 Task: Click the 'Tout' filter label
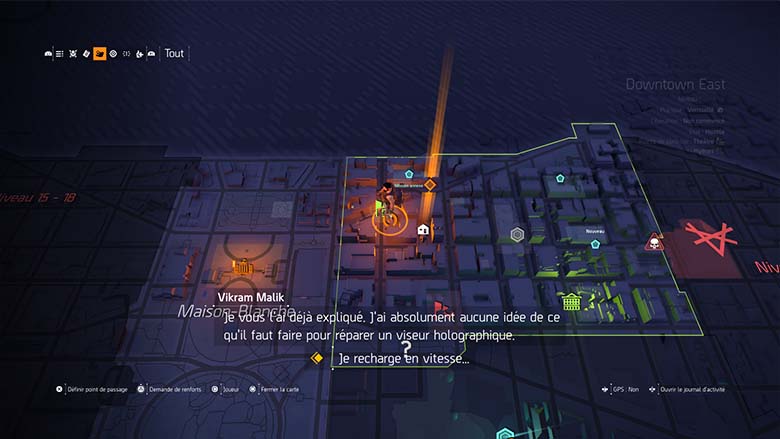[174, 54]
